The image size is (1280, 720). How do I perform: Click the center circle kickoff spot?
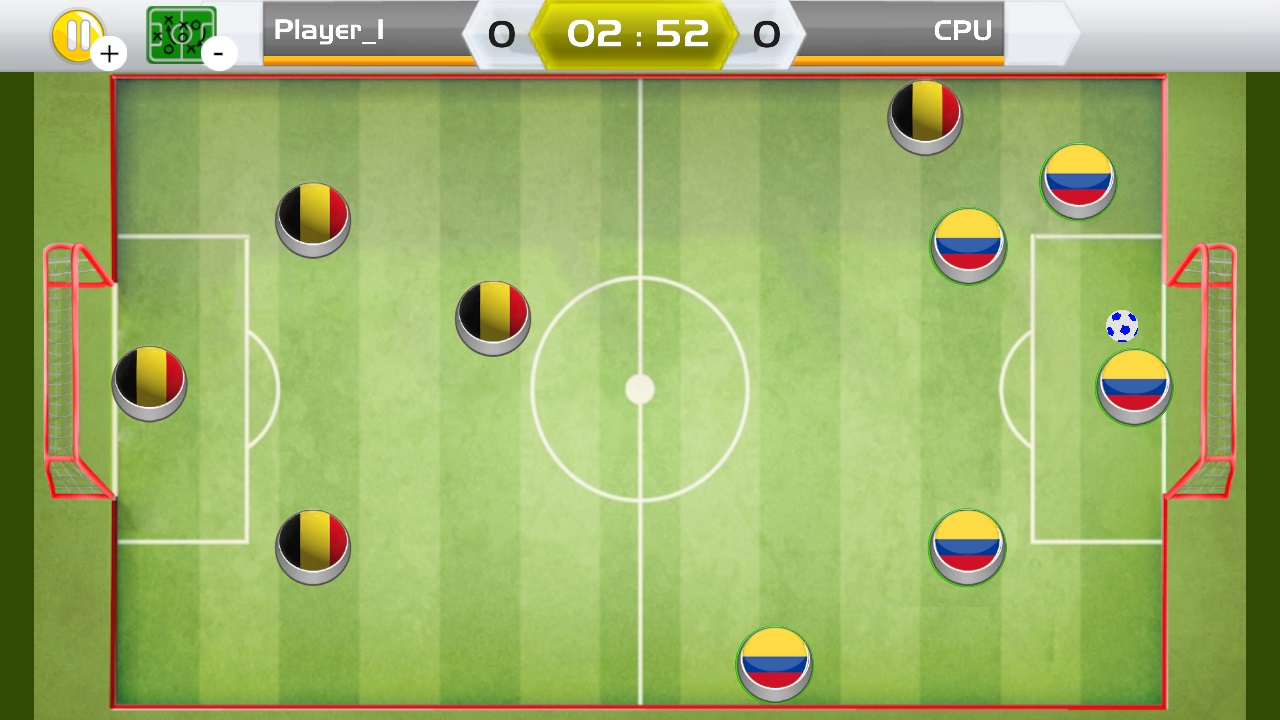pyautogui.click(x=639, y=389)
